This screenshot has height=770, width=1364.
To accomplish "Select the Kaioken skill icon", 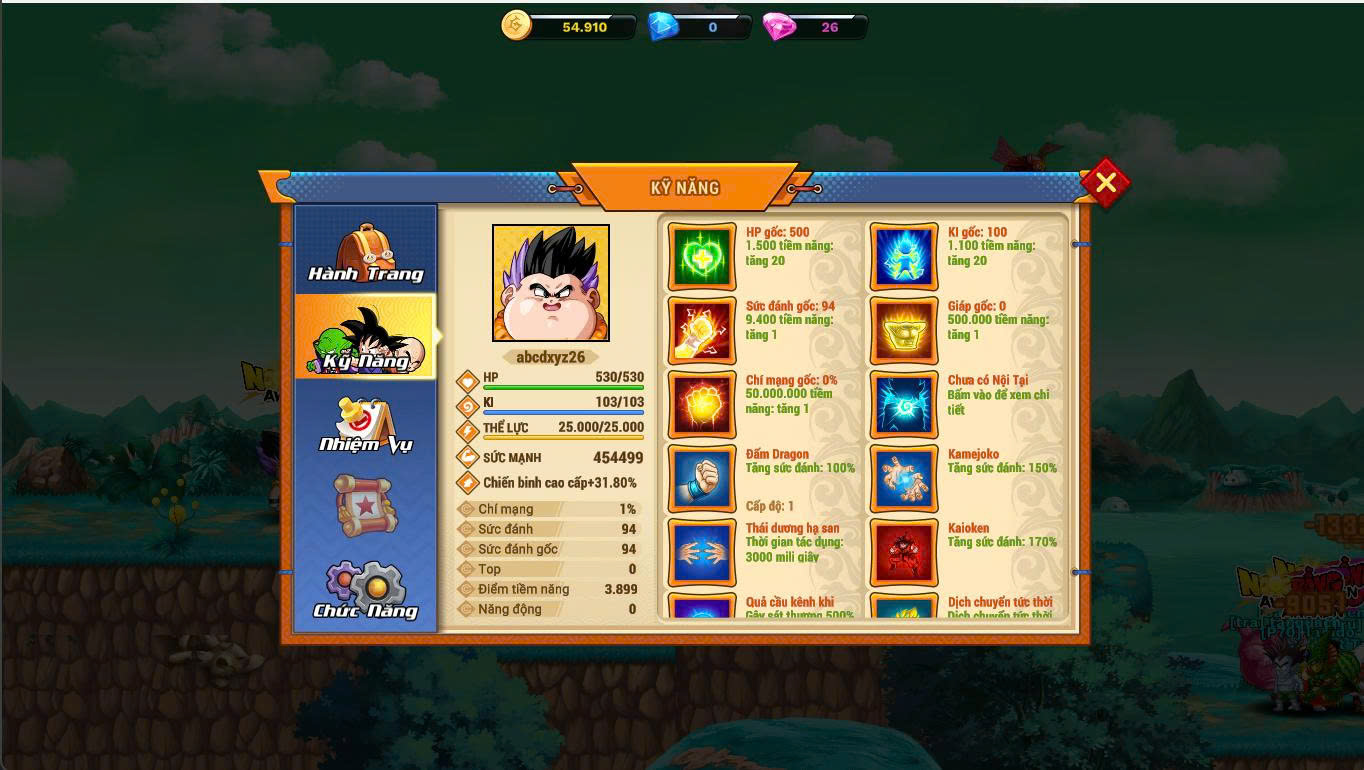I will coord(904,553).
